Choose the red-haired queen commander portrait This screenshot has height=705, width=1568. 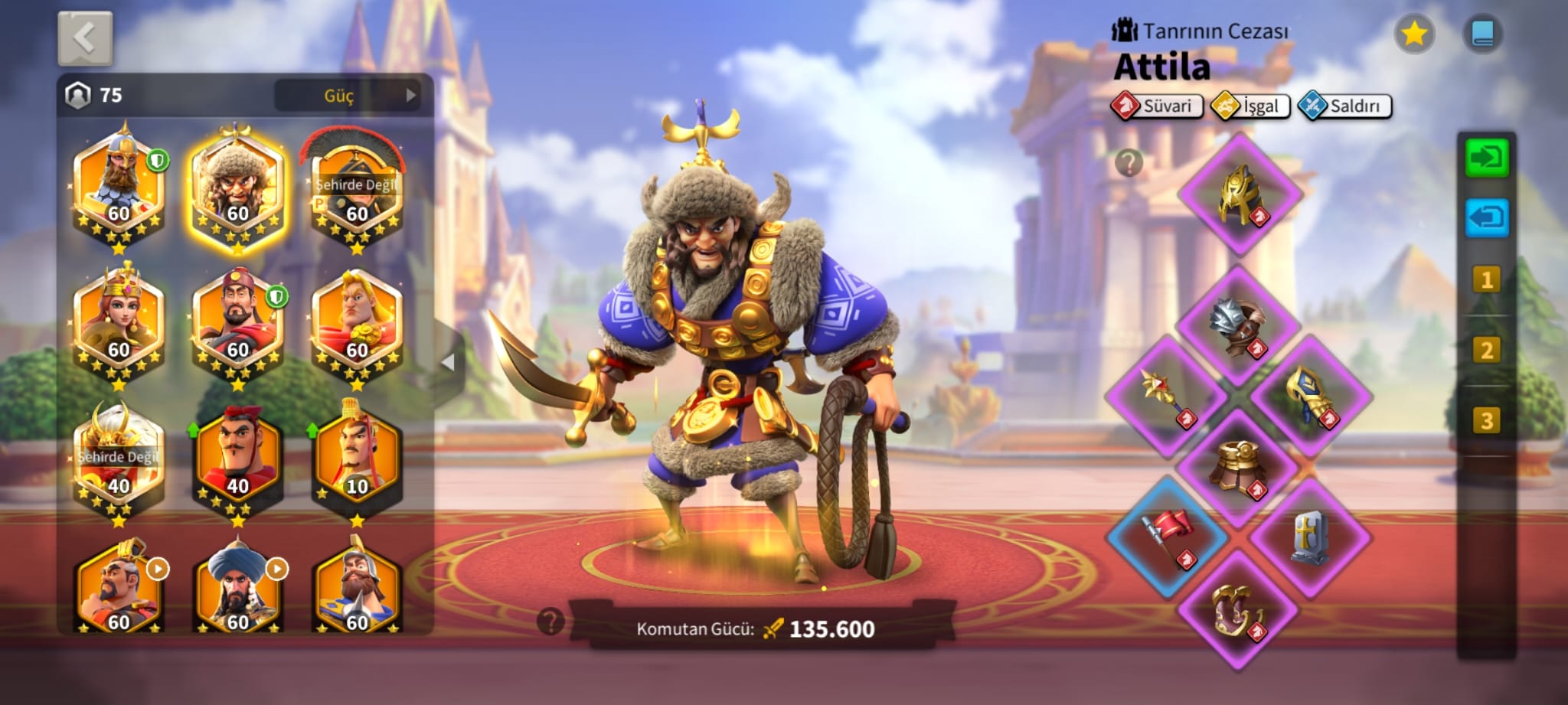pyautogui.click(x=119, y=323)
